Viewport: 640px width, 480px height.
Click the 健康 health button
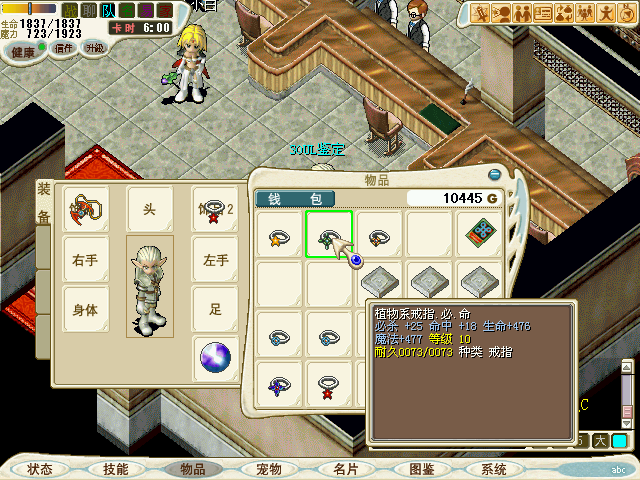pyautogui.click(x=22, y=49)
